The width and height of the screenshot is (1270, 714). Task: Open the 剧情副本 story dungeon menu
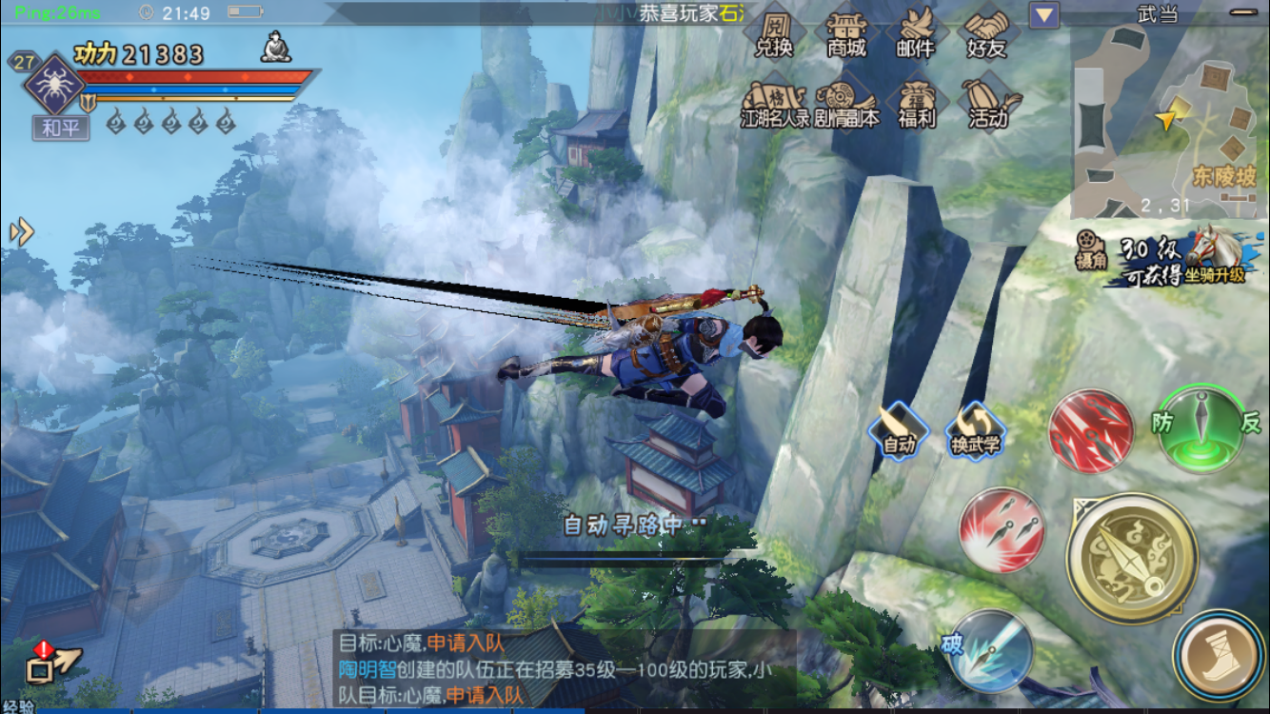click(x=846, y=104)
